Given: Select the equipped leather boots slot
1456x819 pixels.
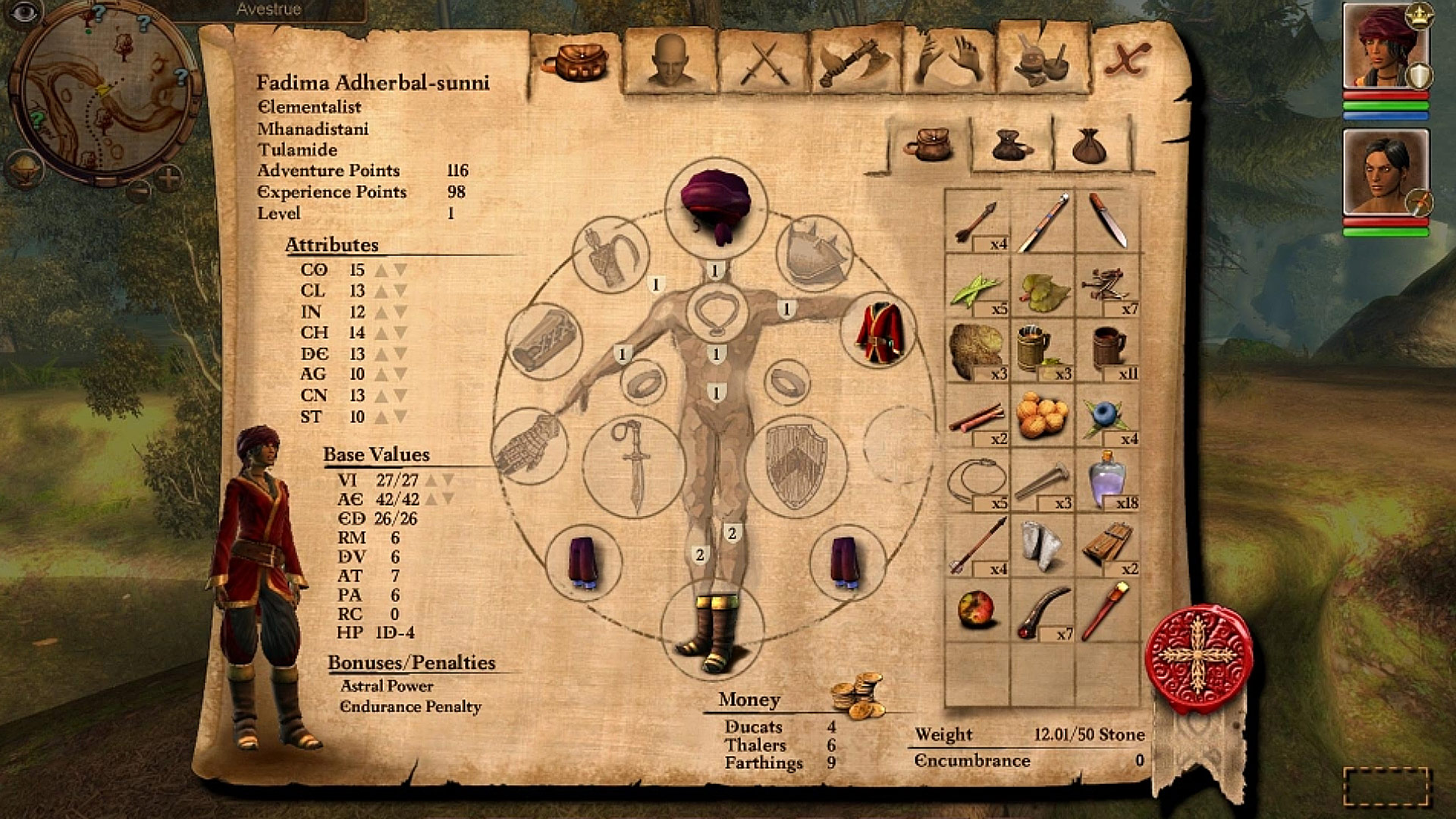Looking at the screenshot, I should [712, 632].
